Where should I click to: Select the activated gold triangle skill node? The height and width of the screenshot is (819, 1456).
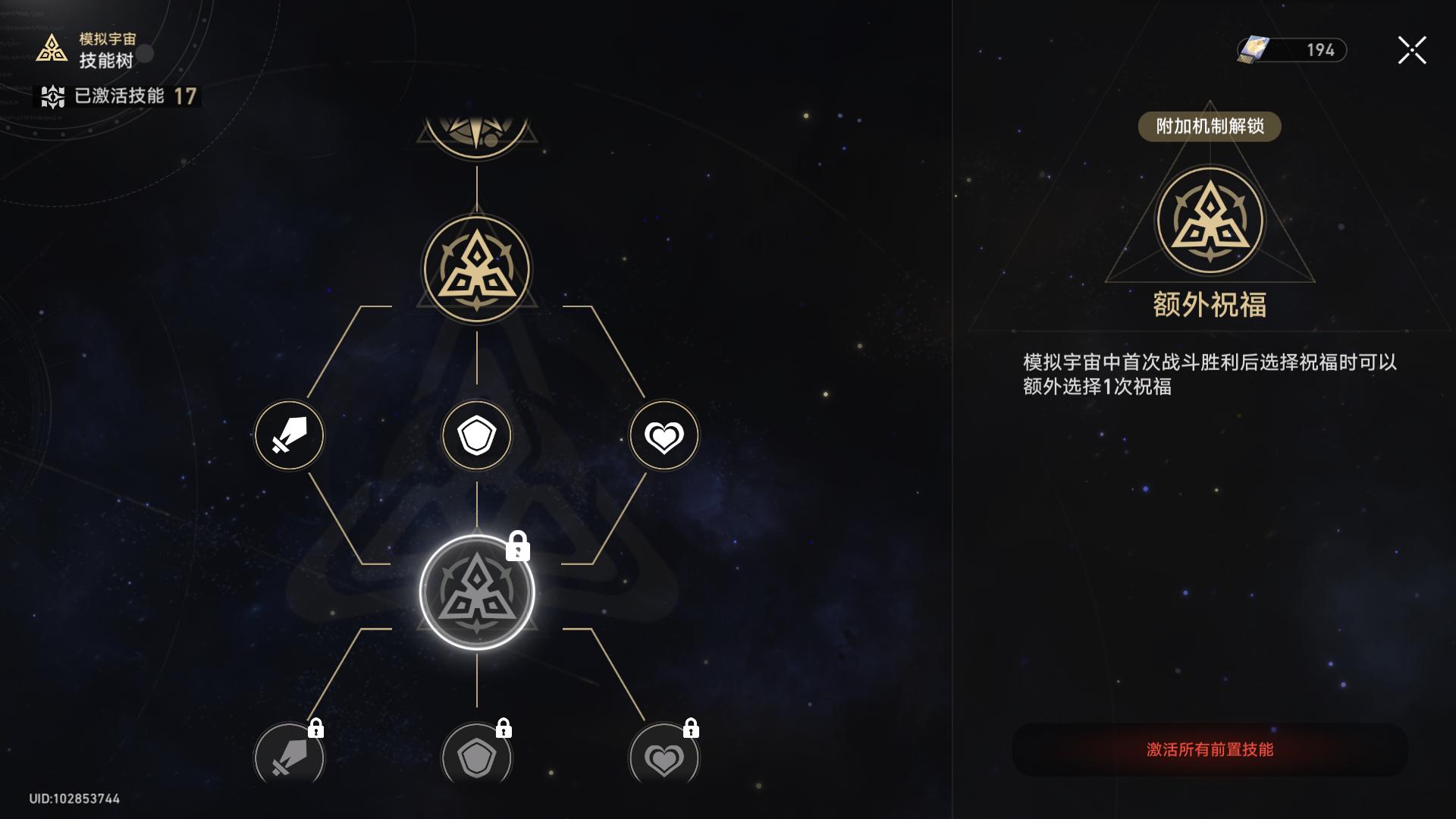click(477, 269)
